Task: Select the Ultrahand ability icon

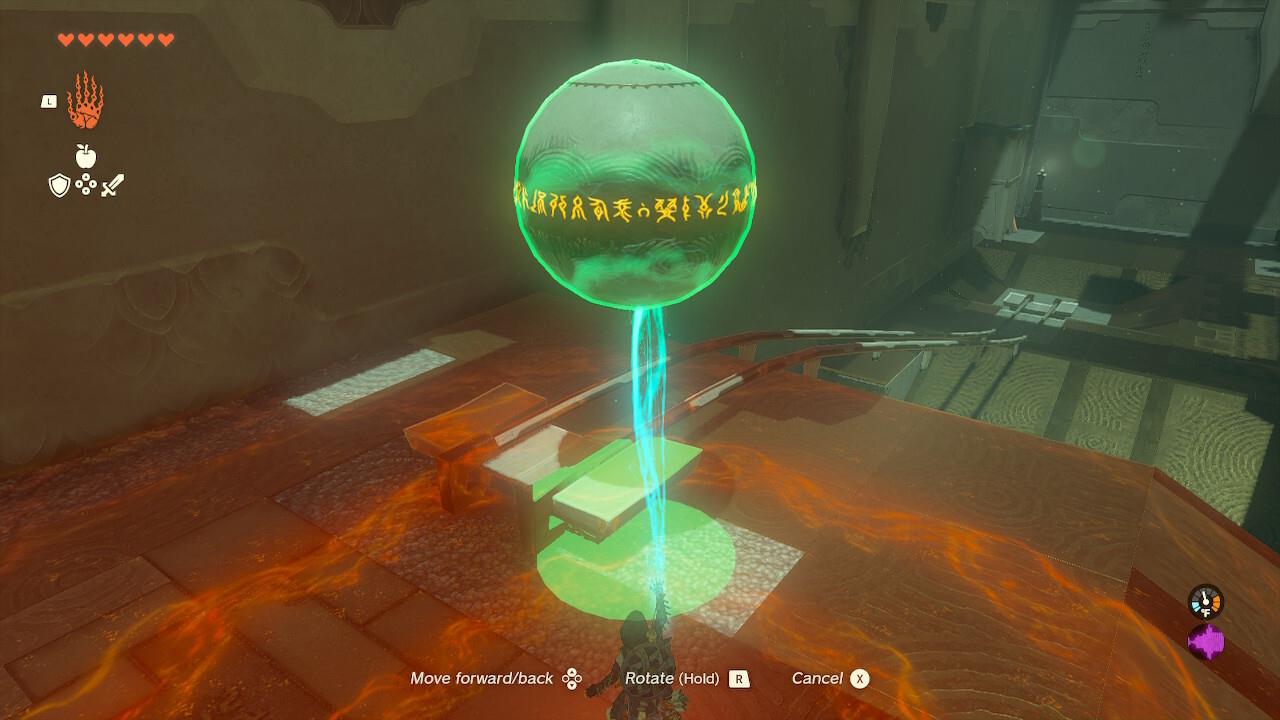Action: (x=85, y=101)
